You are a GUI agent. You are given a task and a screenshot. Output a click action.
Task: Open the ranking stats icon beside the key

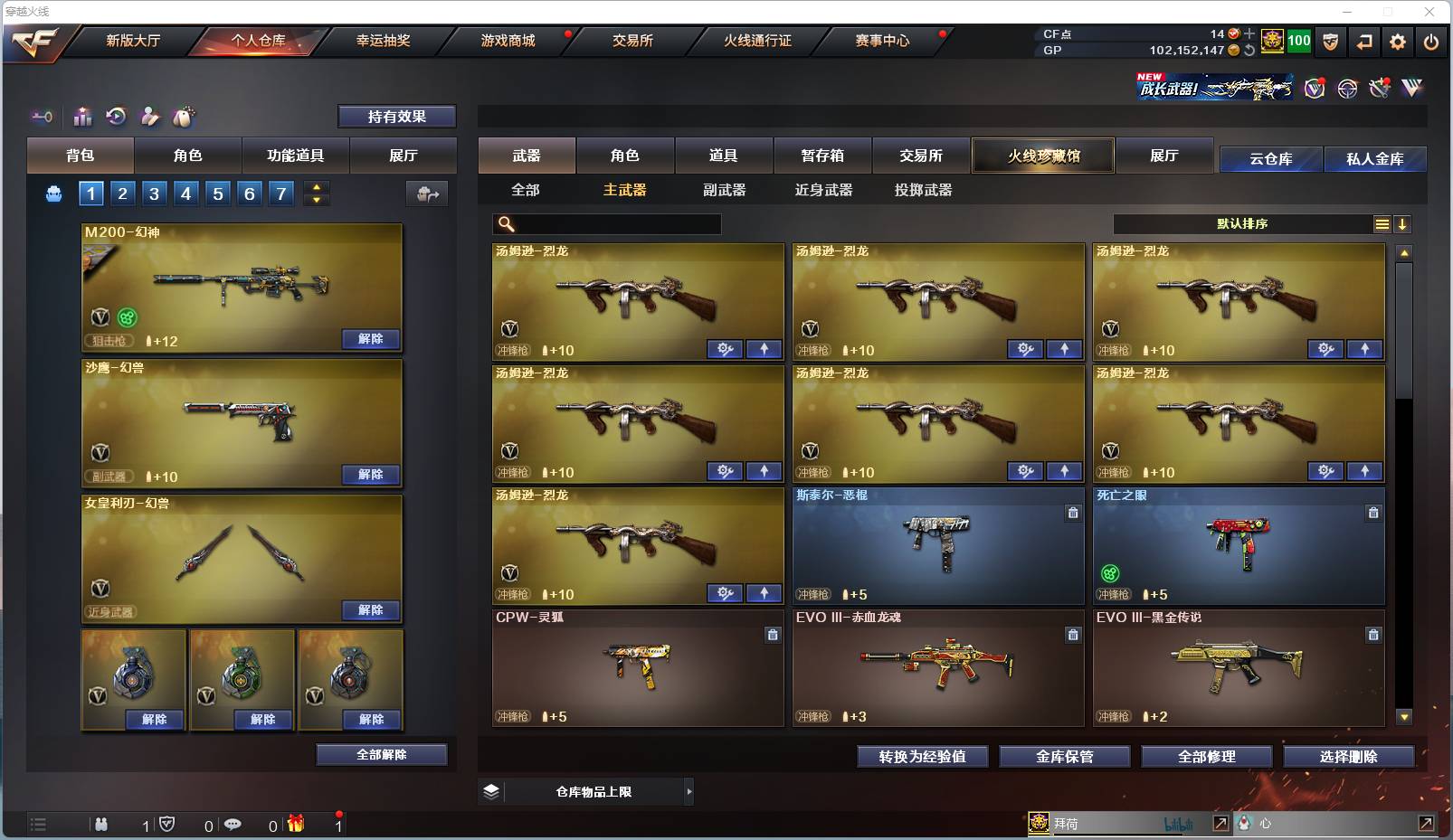82,116
